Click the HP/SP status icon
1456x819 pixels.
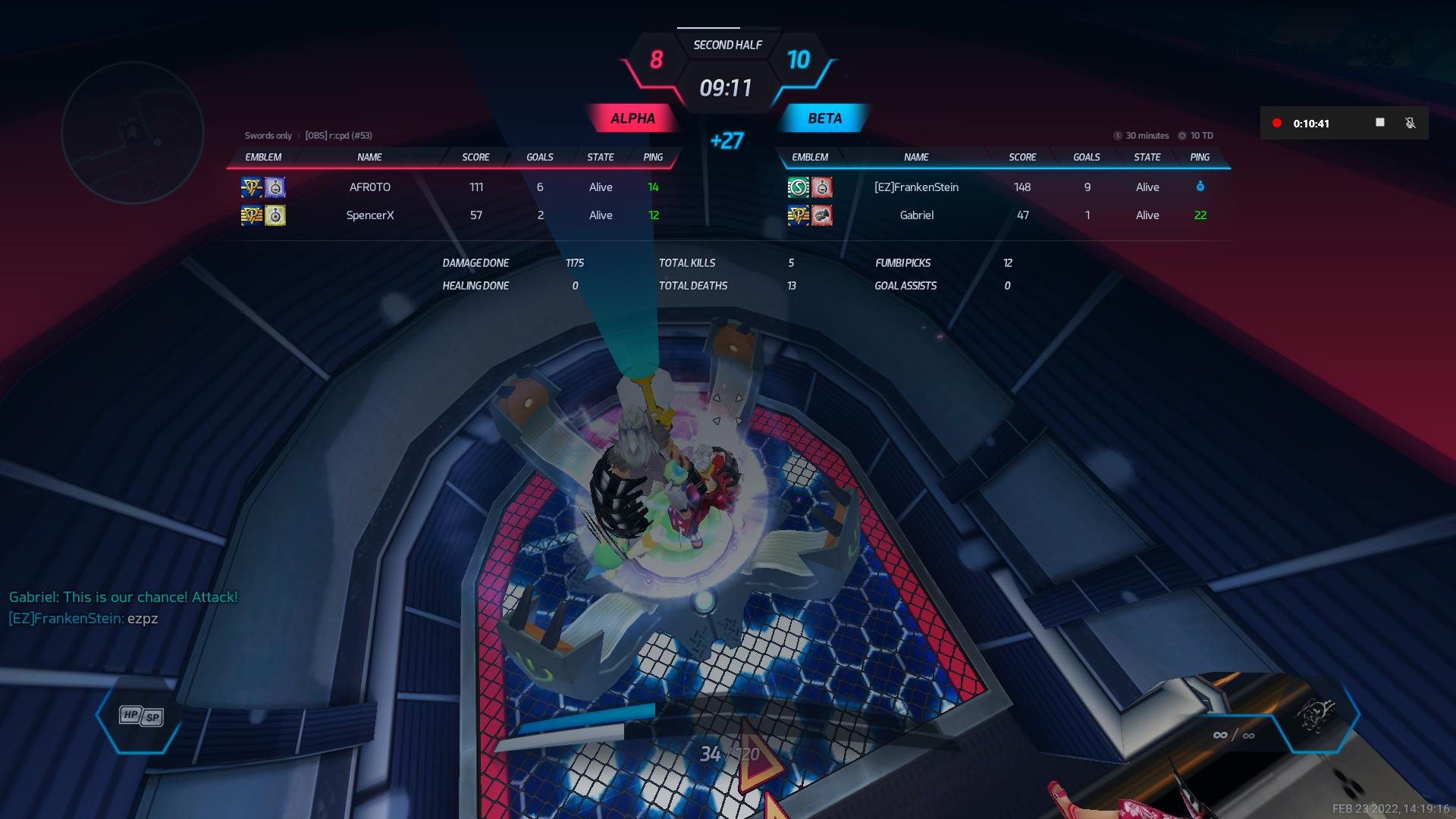(x=141, y=716)
